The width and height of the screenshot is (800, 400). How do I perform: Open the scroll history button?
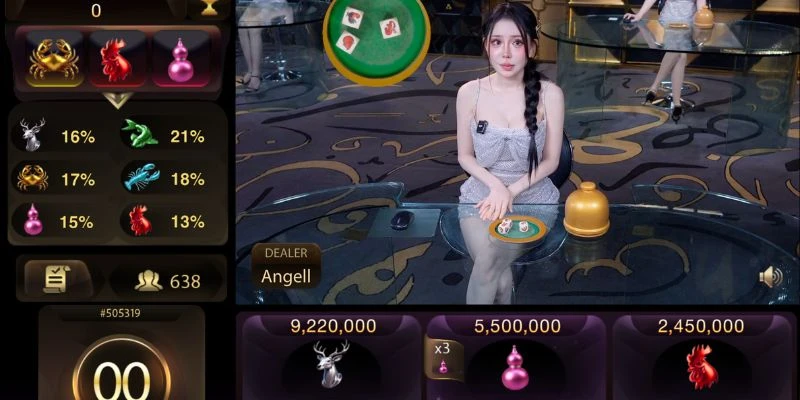(x=56, y=280)
